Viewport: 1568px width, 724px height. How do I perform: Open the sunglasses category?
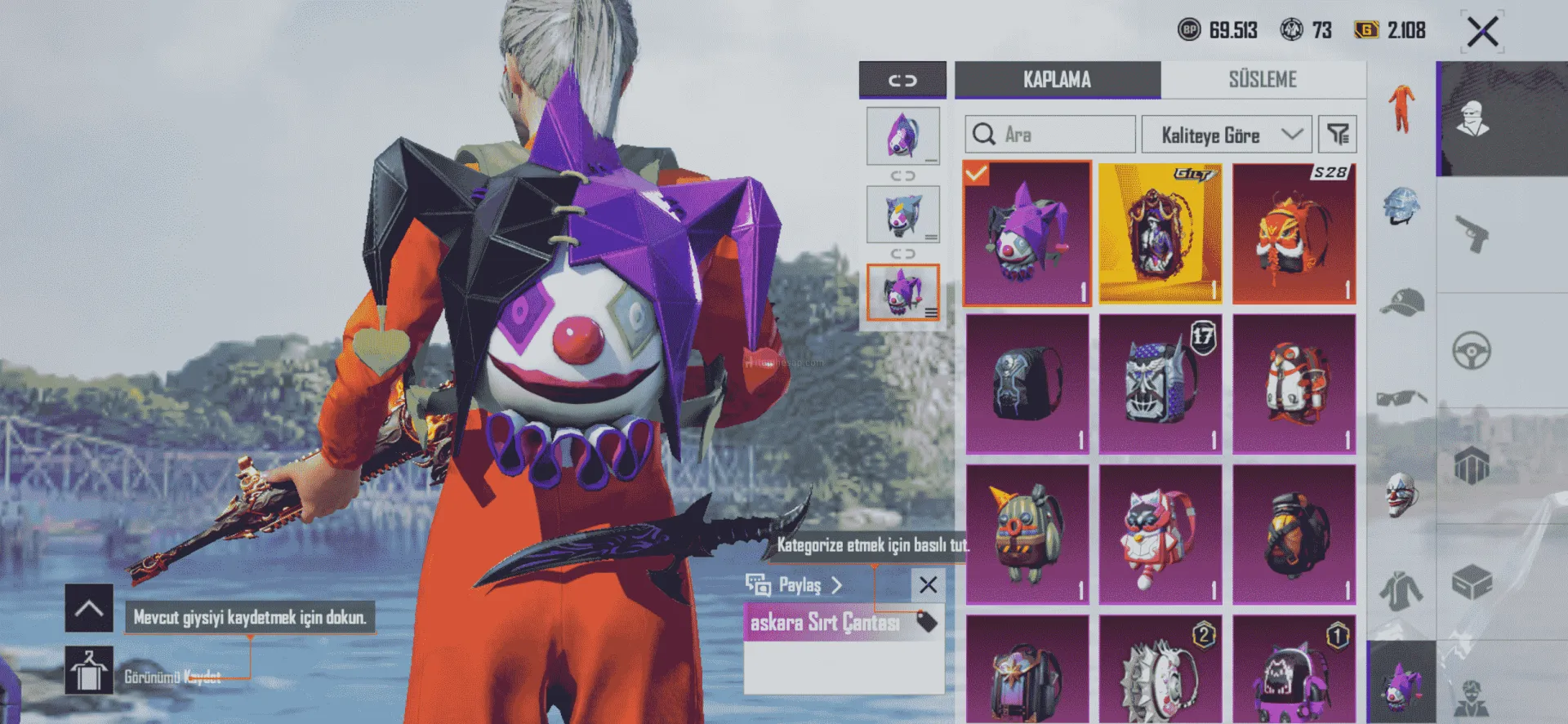pos(1401,398)
